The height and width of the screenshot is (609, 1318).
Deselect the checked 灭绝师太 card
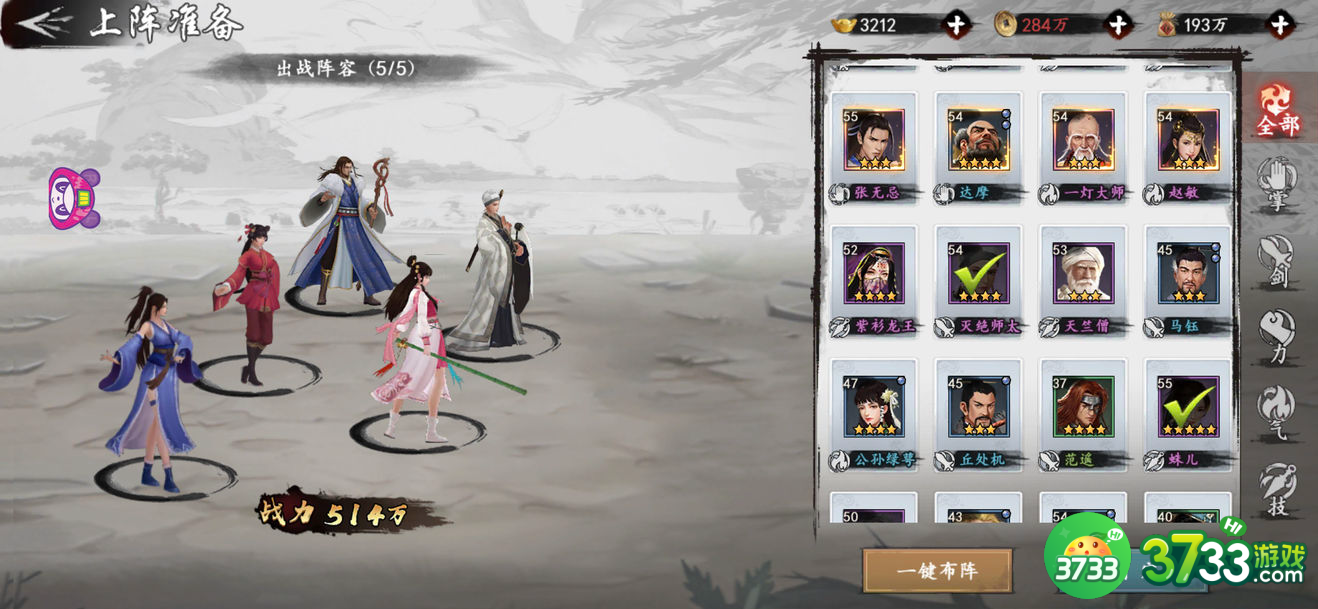click(x=979, y=273)
